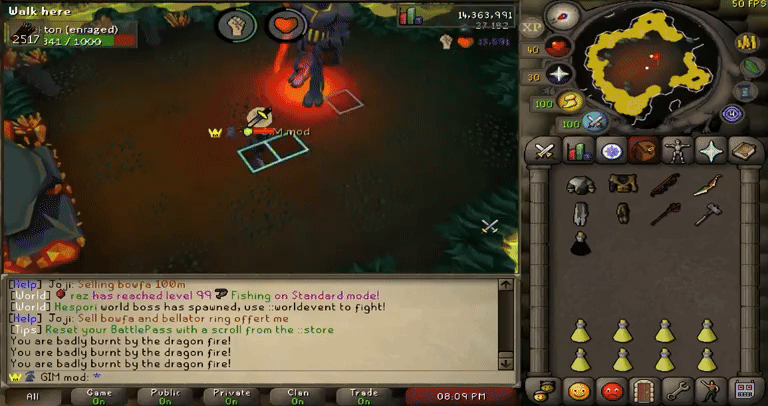Open the Worn Equipment tab

(678, 151)
